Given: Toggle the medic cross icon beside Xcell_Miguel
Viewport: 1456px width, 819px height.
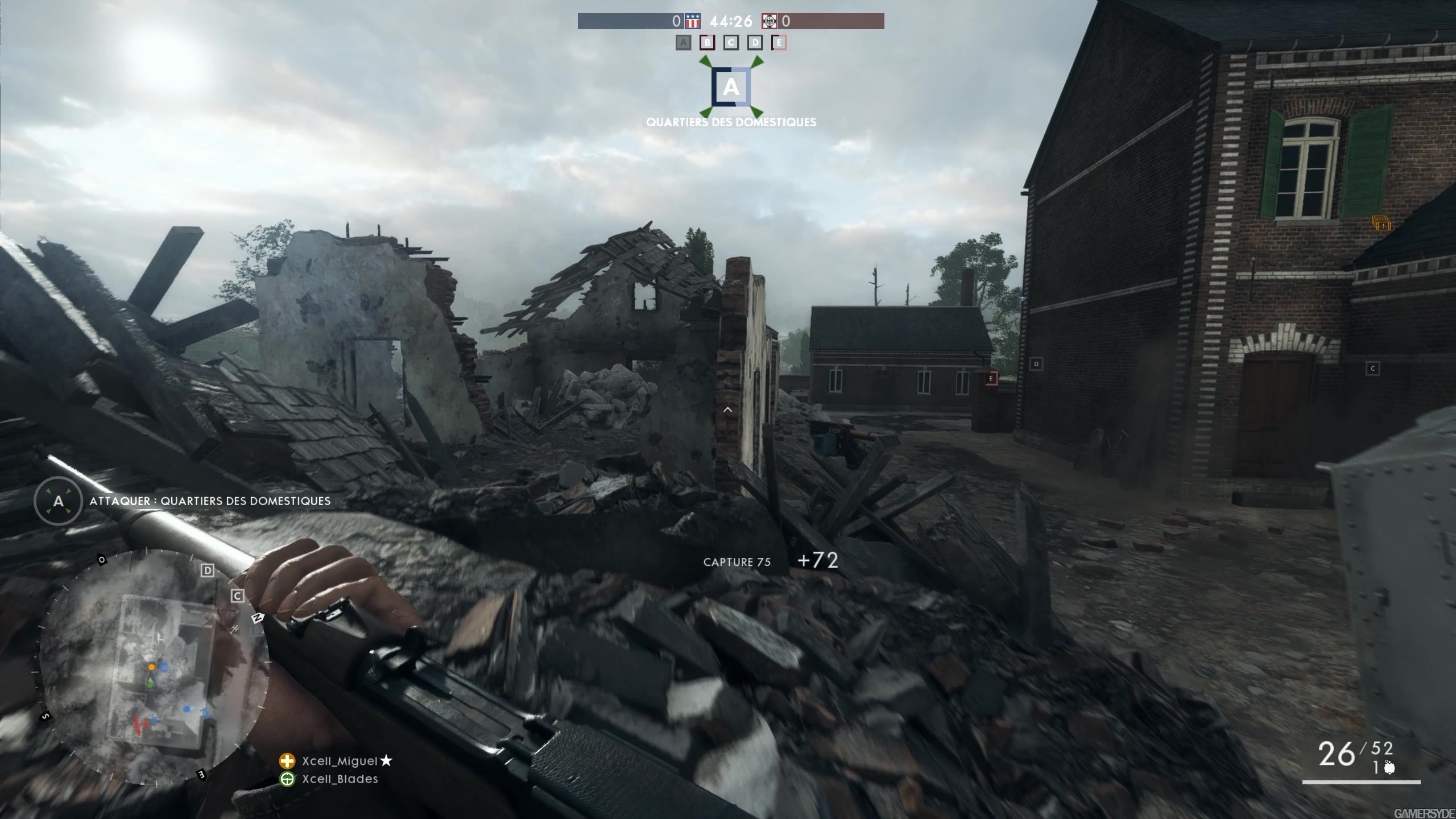Looking at the screenshot, I should tap(287, 760).
